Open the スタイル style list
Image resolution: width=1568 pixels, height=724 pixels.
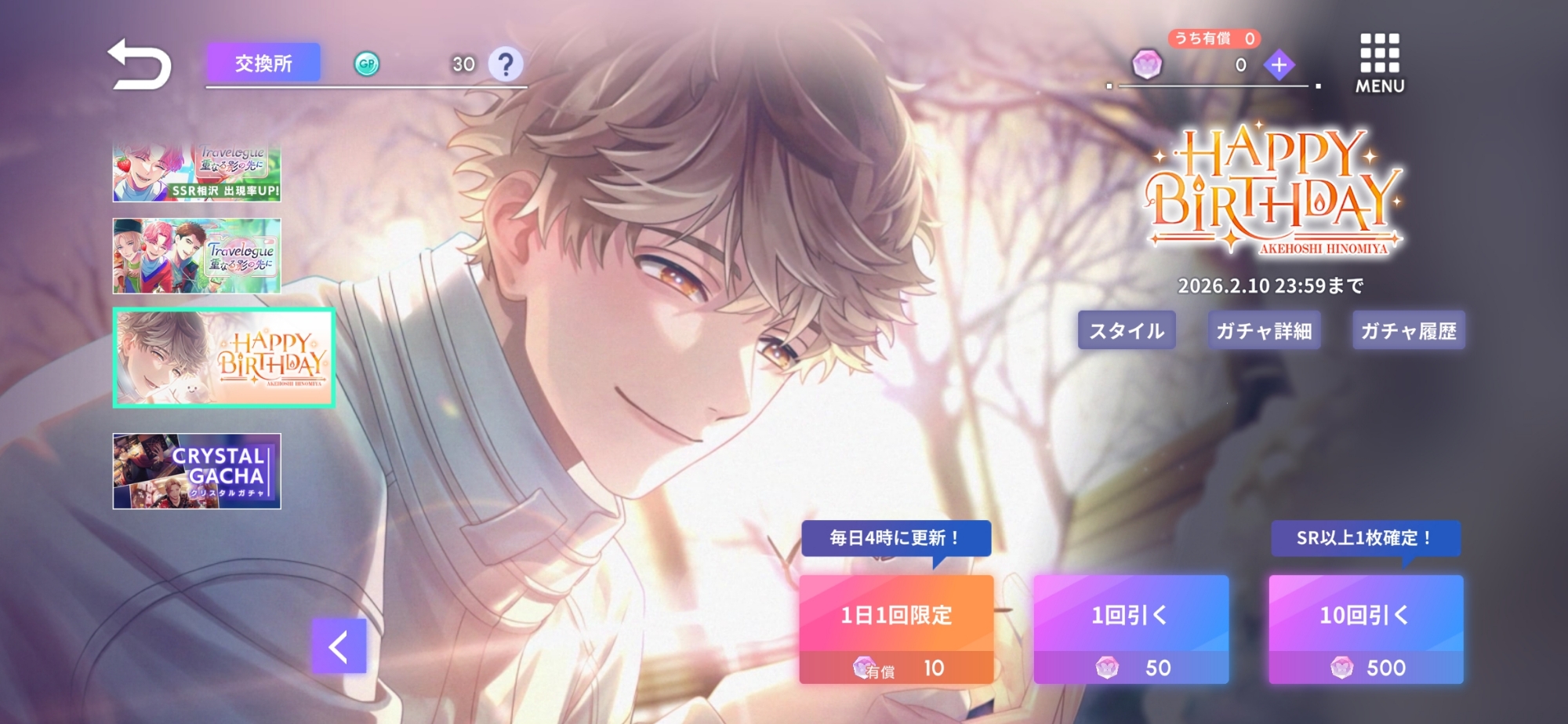(1127, 330)
